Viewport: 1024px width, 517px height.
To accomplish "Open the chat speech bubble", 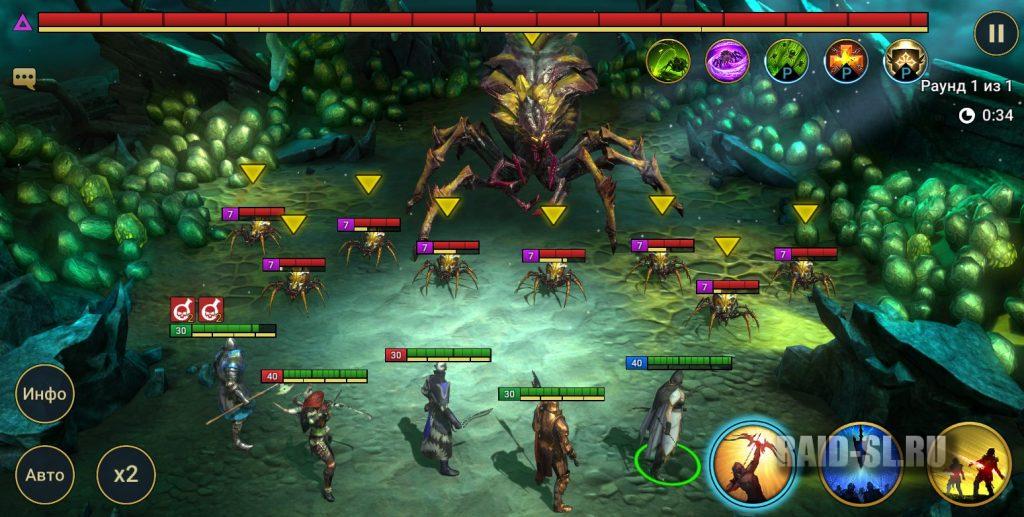I will tap(24, 78).
